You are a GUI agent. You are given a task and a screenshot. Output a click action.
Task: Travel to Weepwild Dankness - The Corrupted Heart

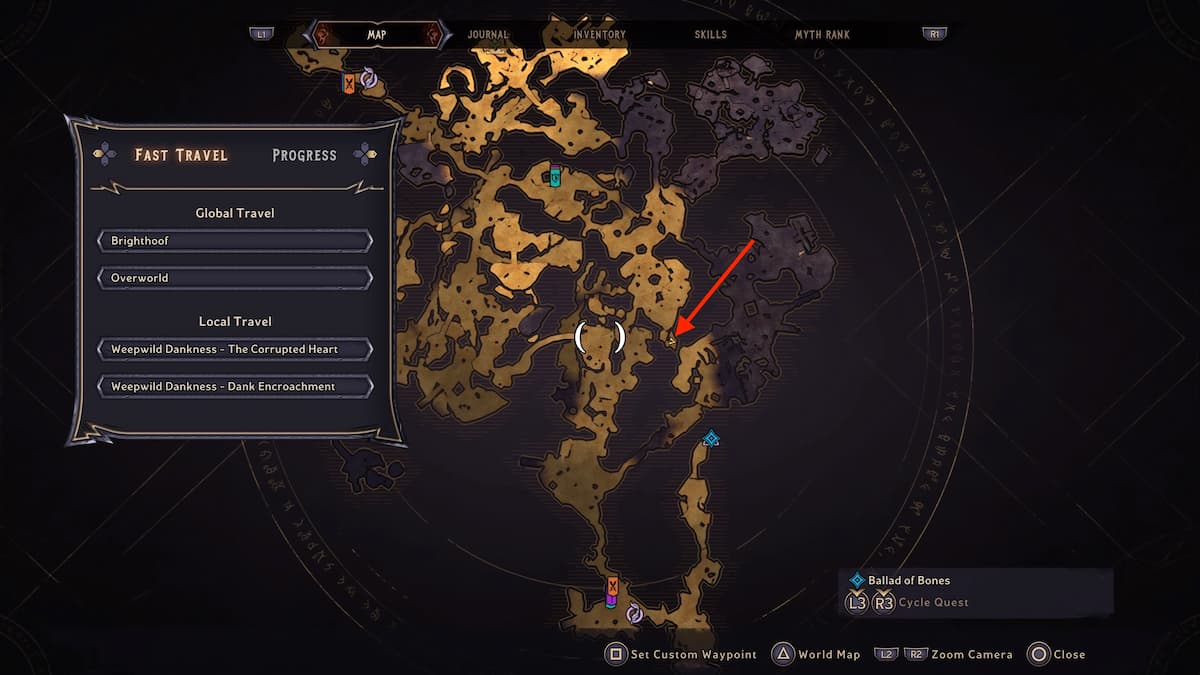pyautogui.click(x=235, y=349)
